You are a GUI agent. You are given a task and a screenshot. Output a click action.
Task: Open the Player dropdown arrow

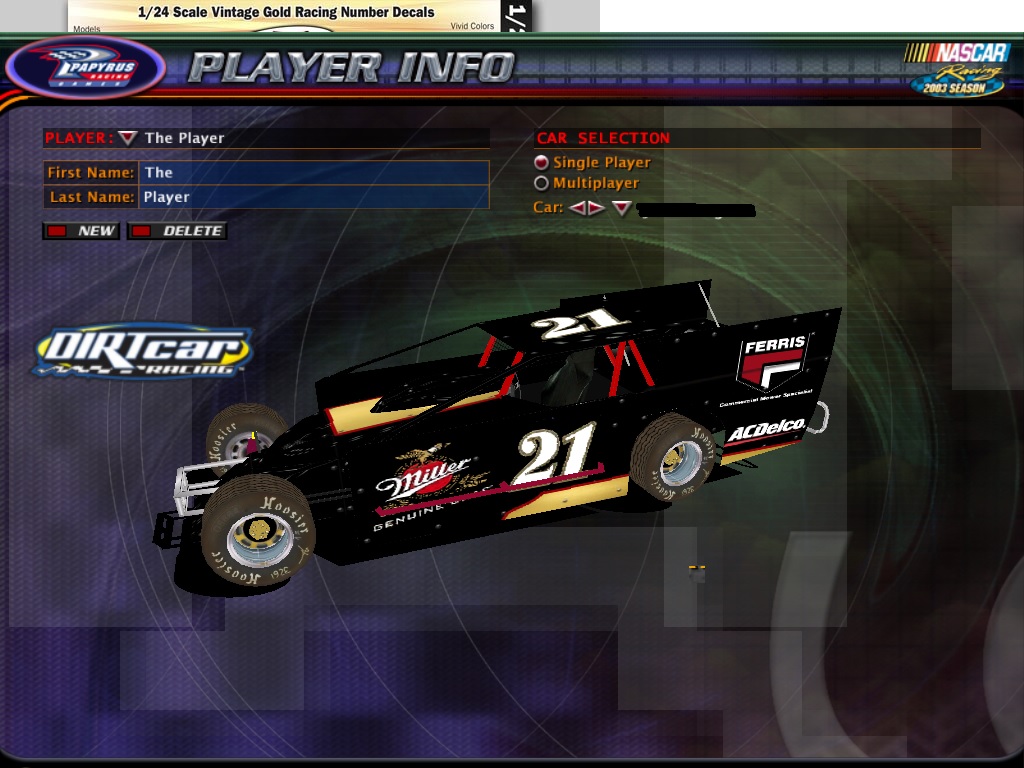coord(128,138)
